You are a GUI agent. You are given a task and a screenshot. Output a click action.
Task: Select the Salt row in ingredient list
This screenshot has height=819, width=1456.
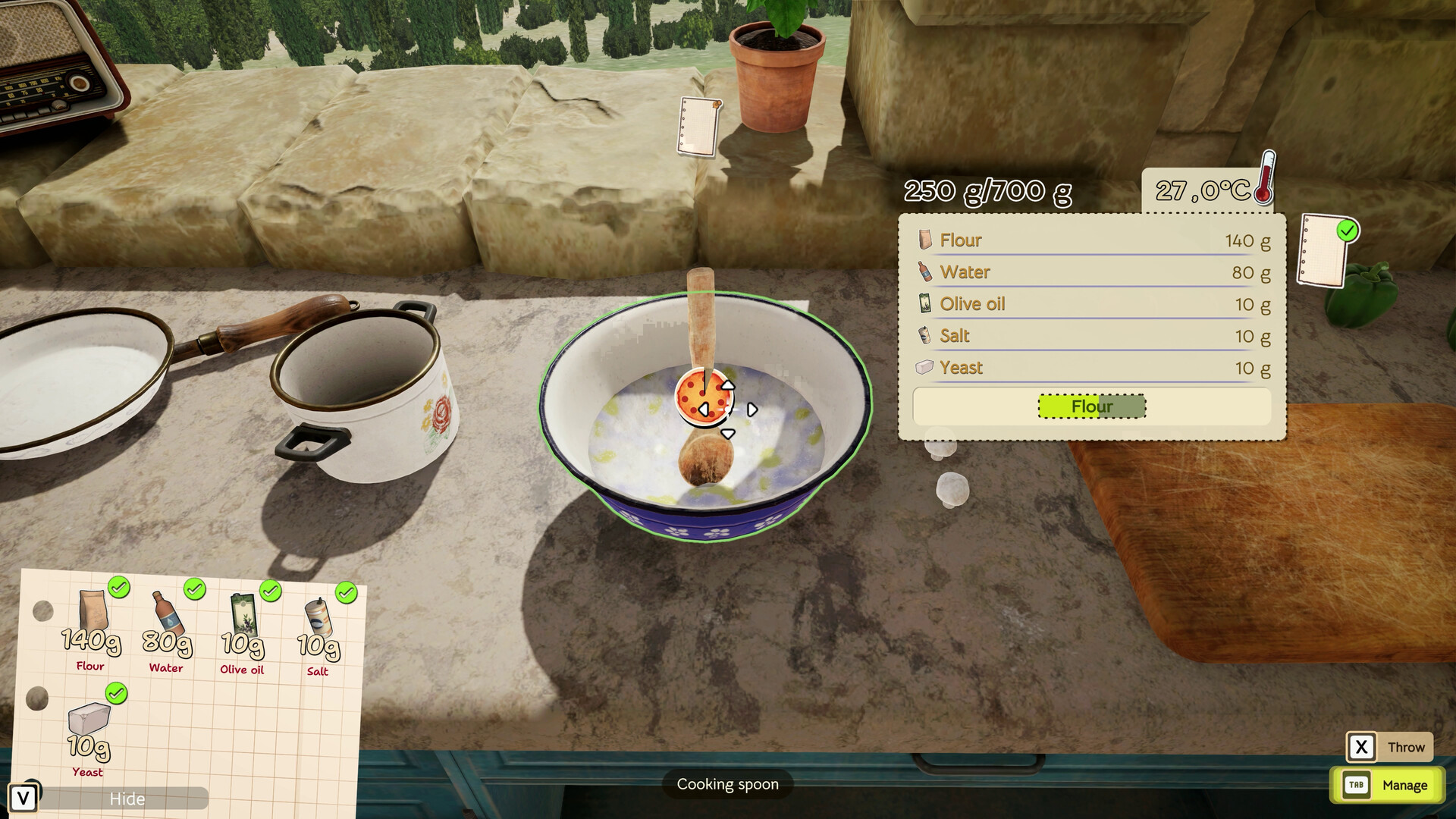(x=1092, y=336)
